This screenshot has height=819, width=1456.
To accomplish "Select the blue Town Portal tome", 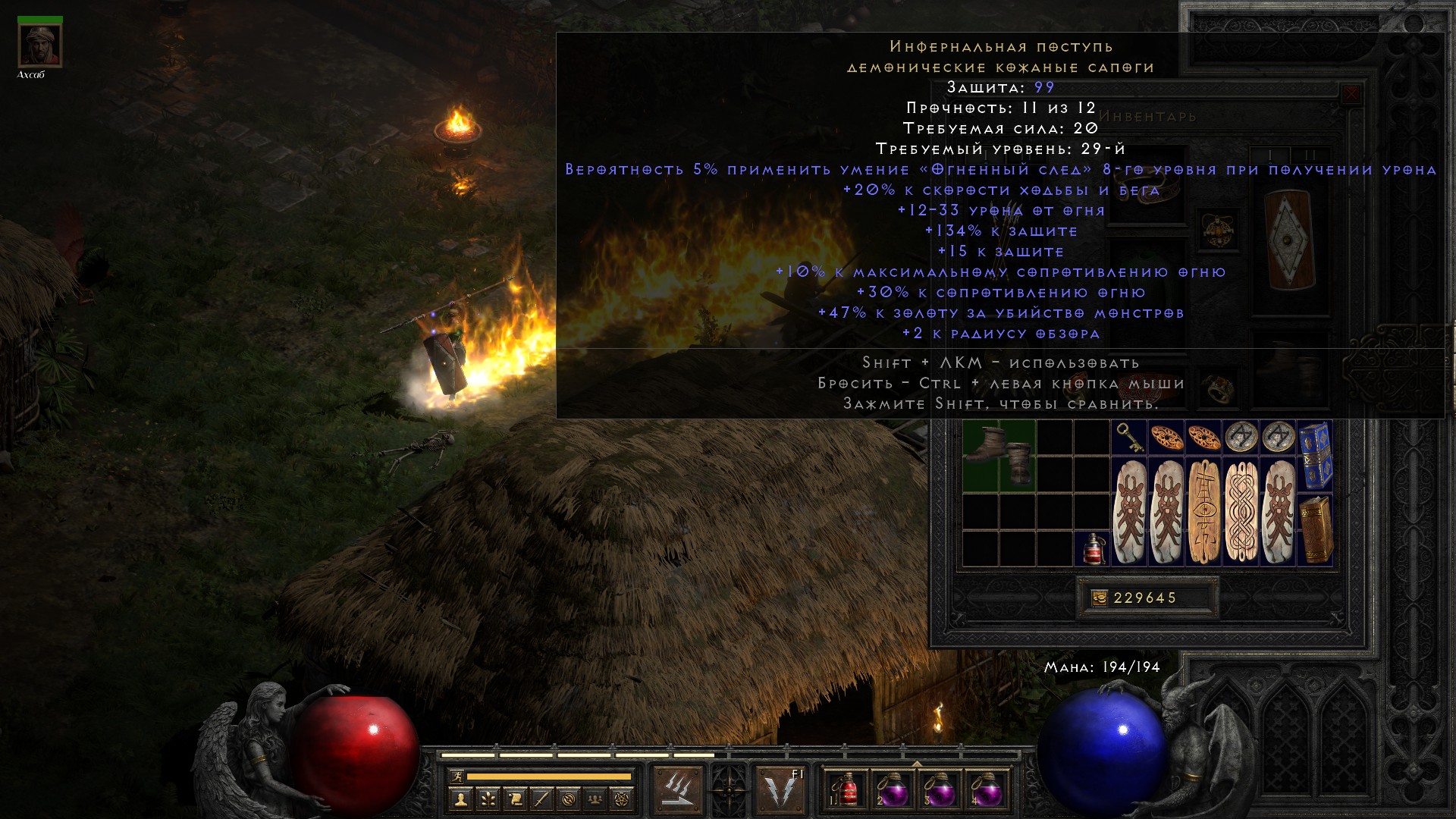I will pos(1315,456).
